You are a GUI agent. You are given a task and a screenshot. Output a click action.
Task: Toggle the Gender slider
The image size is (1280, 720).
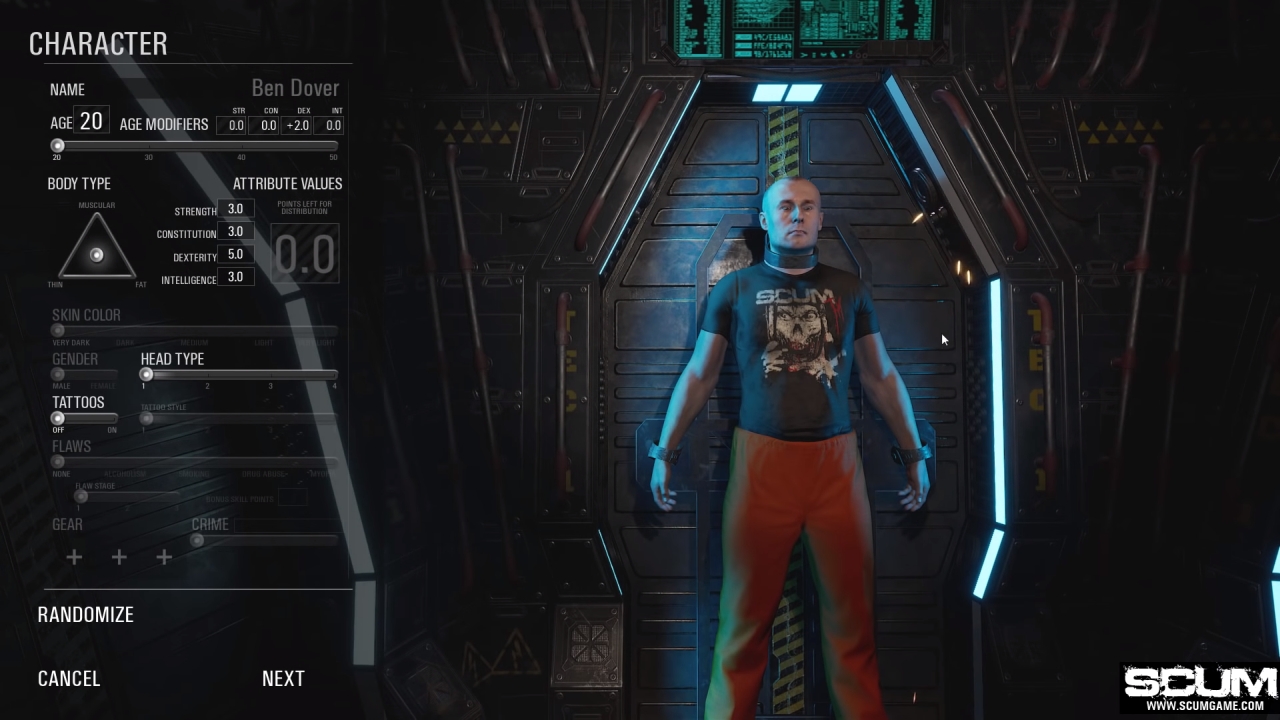coord(58,374)
